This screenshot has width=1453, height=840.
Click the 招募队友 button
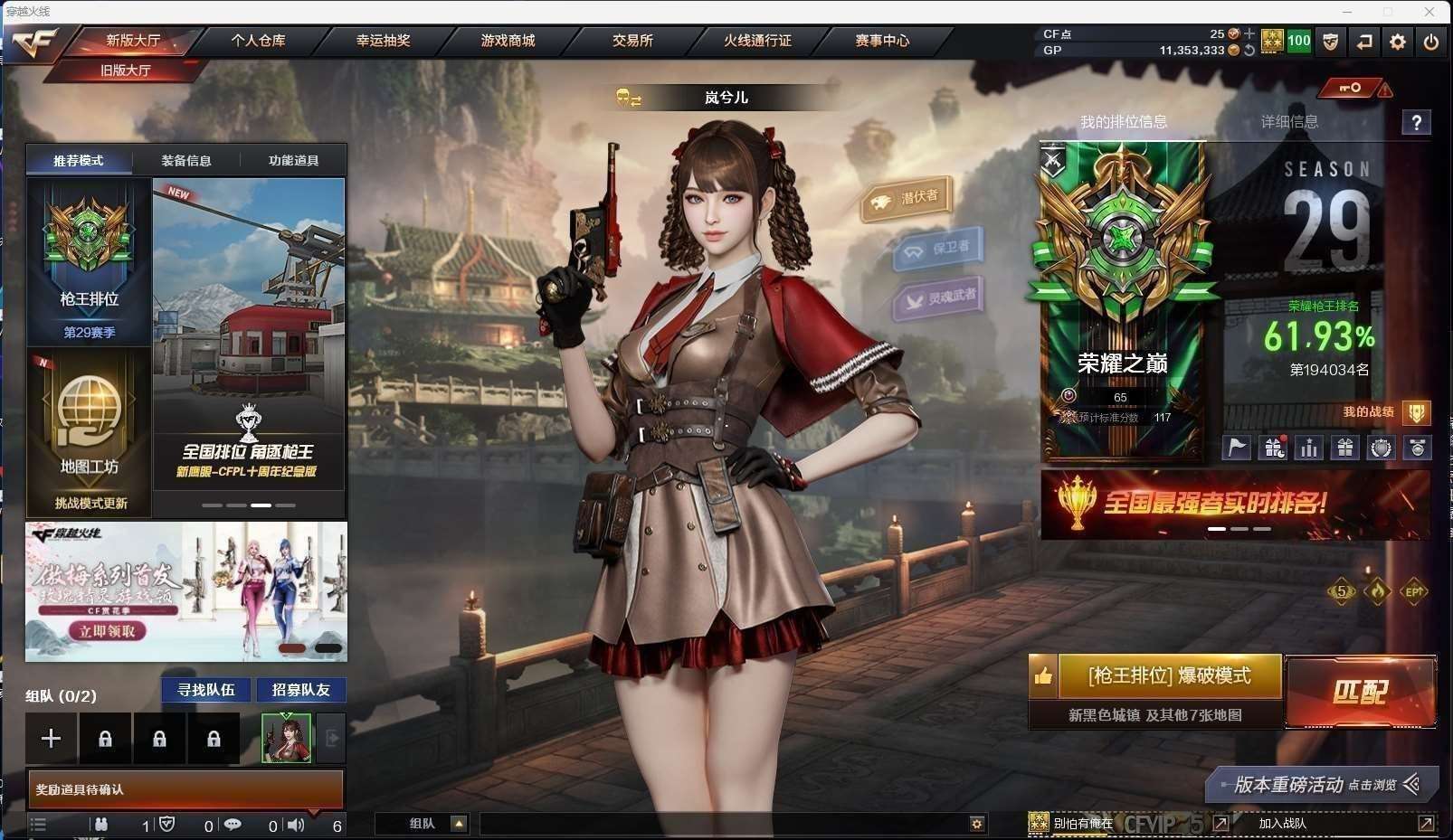point(301,690)
